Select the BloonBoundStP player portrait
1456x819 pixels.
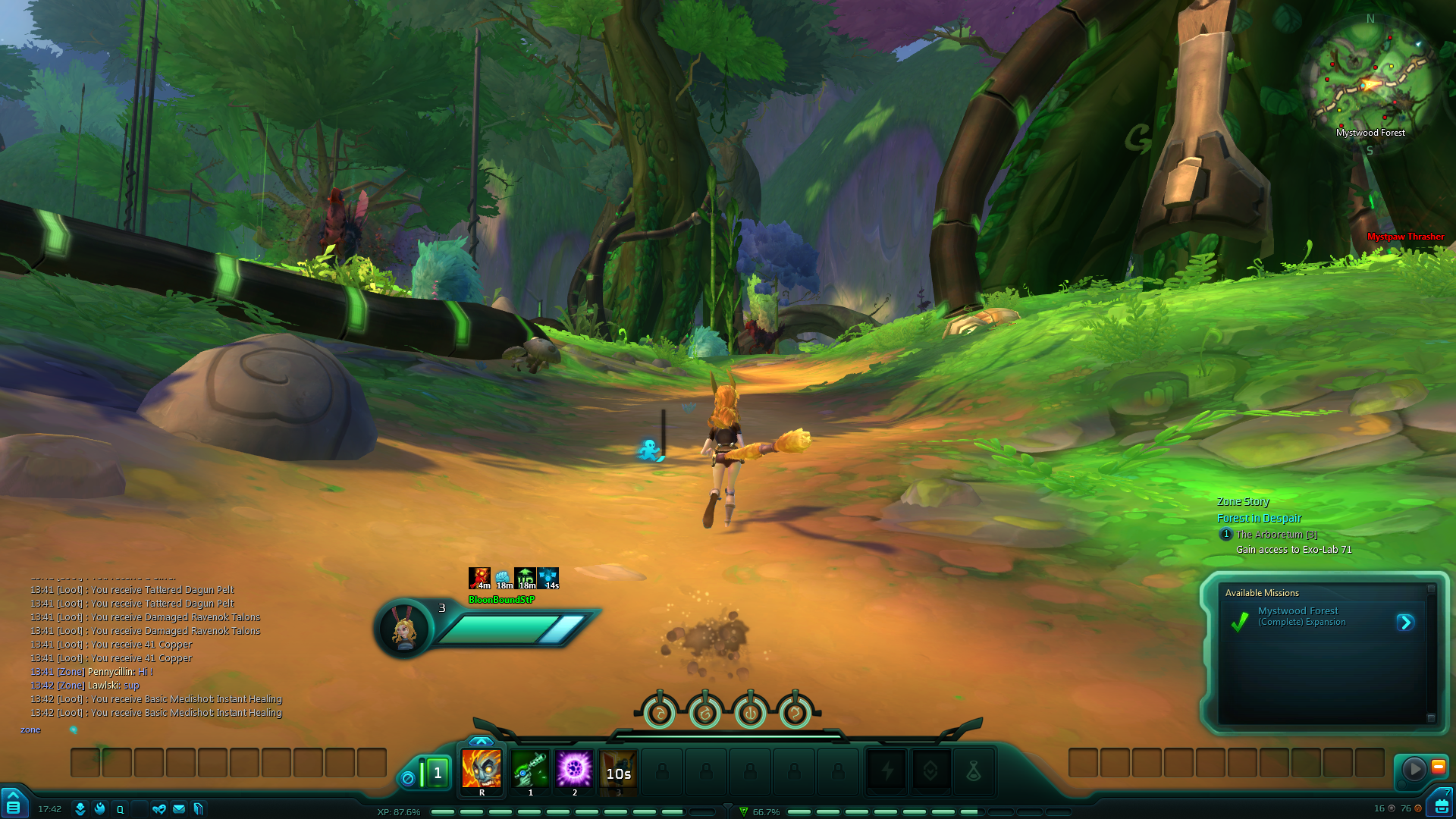403,629
